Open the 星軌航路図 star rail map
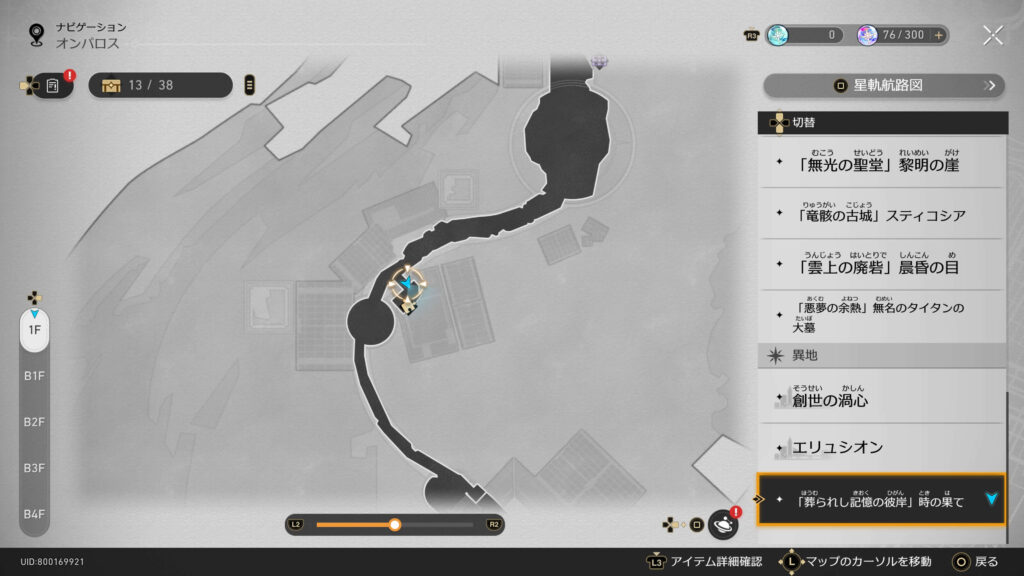1024x576 pixels. point(883,85)
